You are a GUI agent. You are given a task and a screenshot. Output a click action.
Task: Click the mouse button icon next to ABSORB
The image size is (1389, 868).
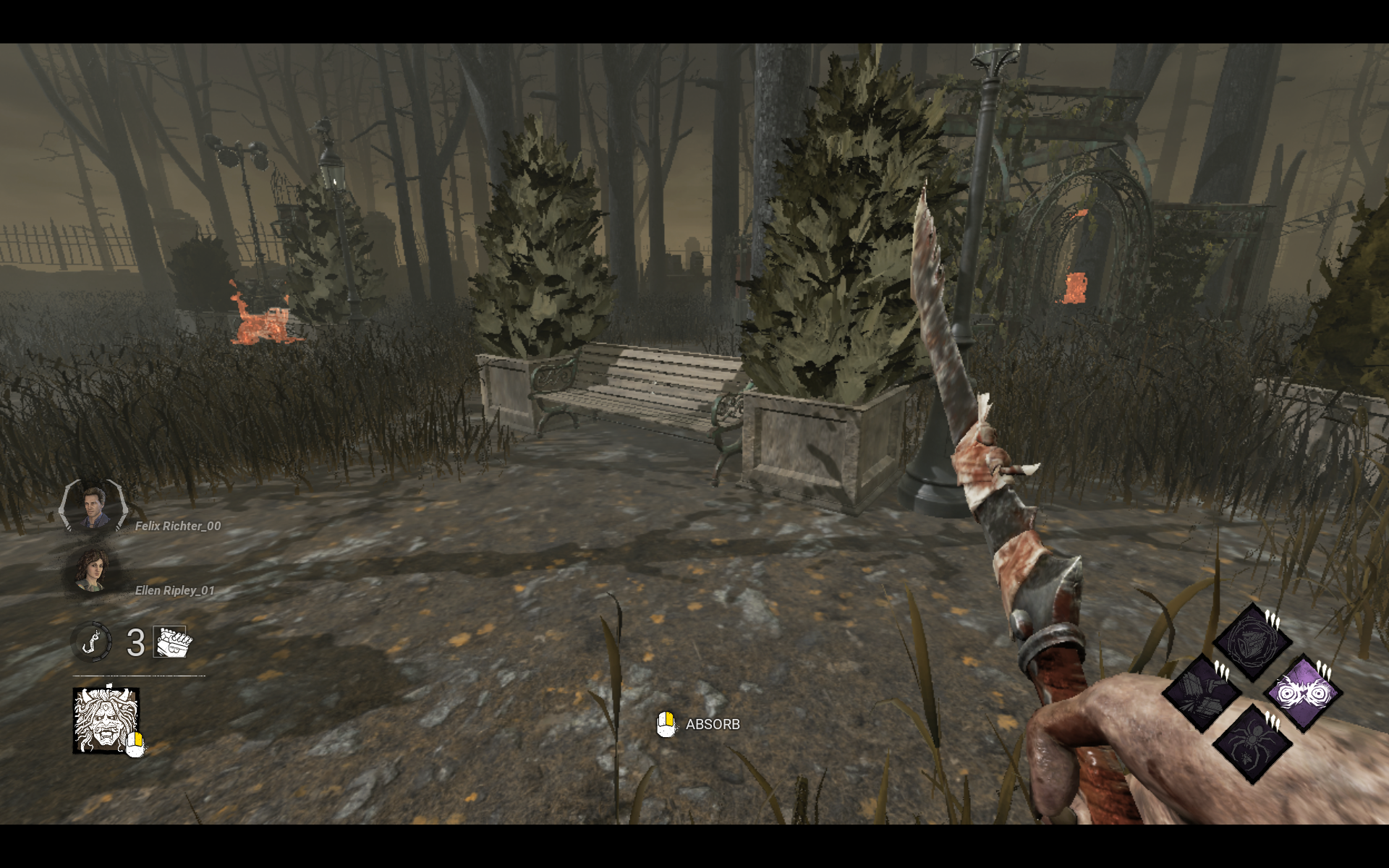pos(666,723)
